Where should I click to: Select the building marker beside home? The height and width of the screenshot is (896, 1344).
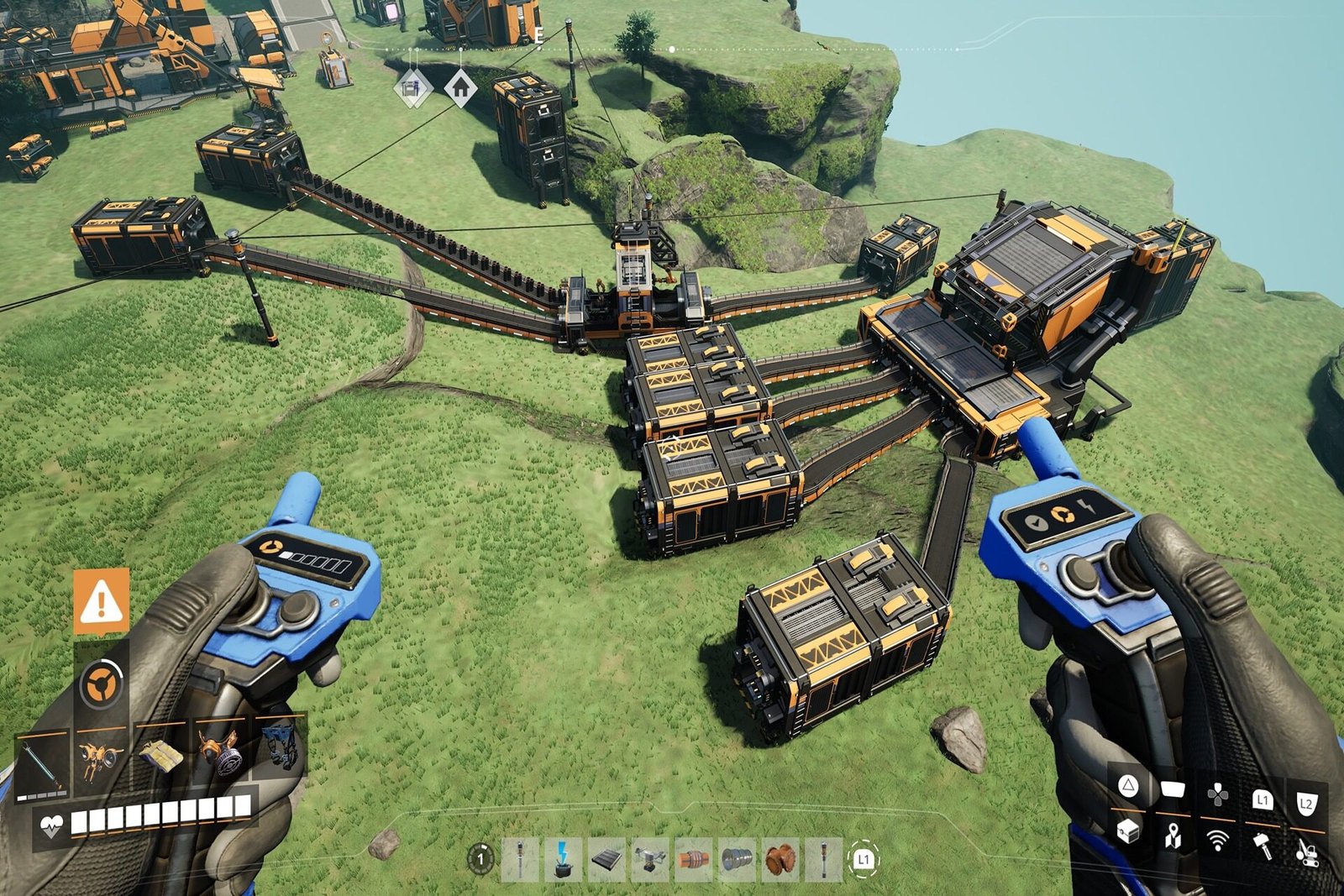point(412,87)
